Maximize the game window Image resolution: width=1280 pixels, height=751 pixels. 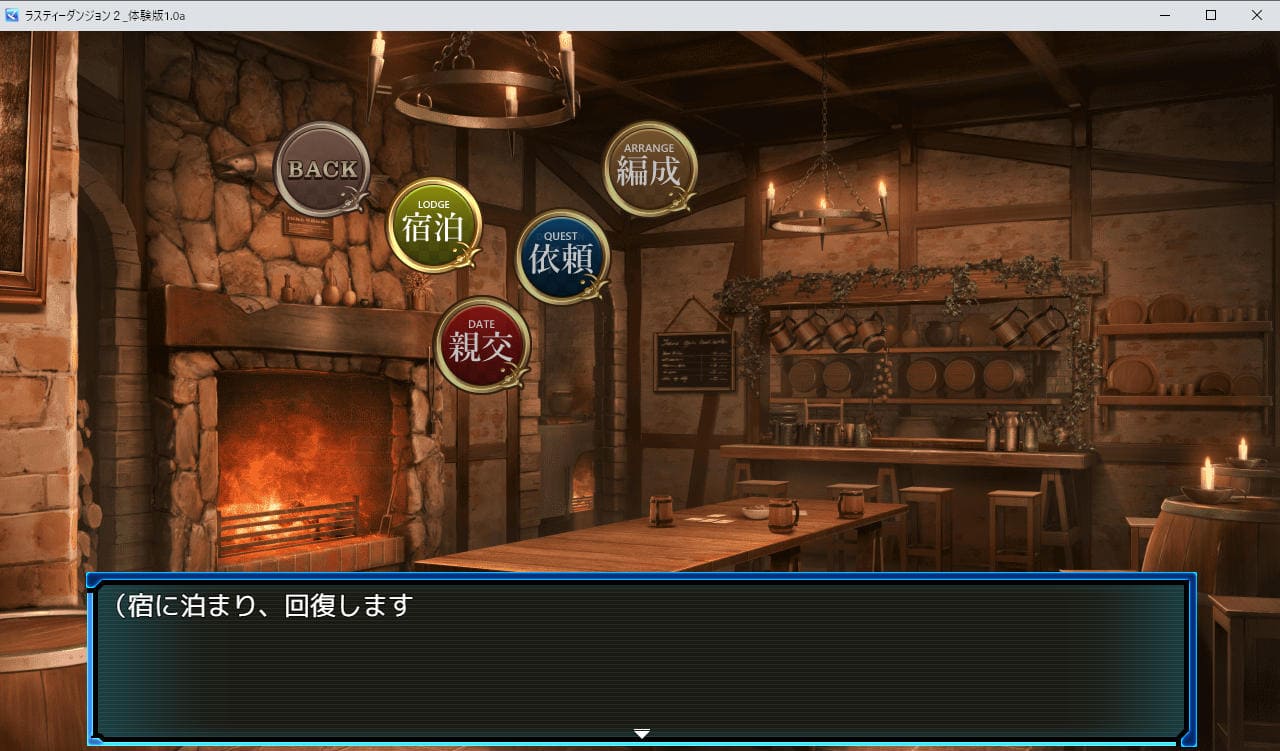click(1211, 15)
